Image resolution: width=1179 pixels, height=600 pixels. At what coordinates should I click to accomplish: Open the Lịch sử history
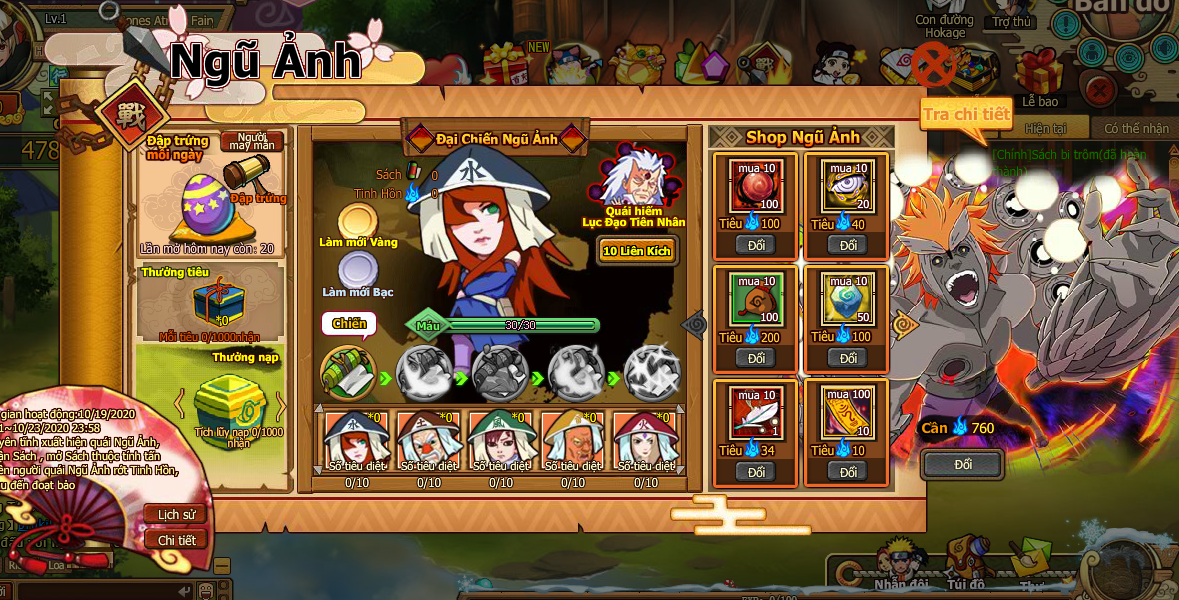coord(175,514)
